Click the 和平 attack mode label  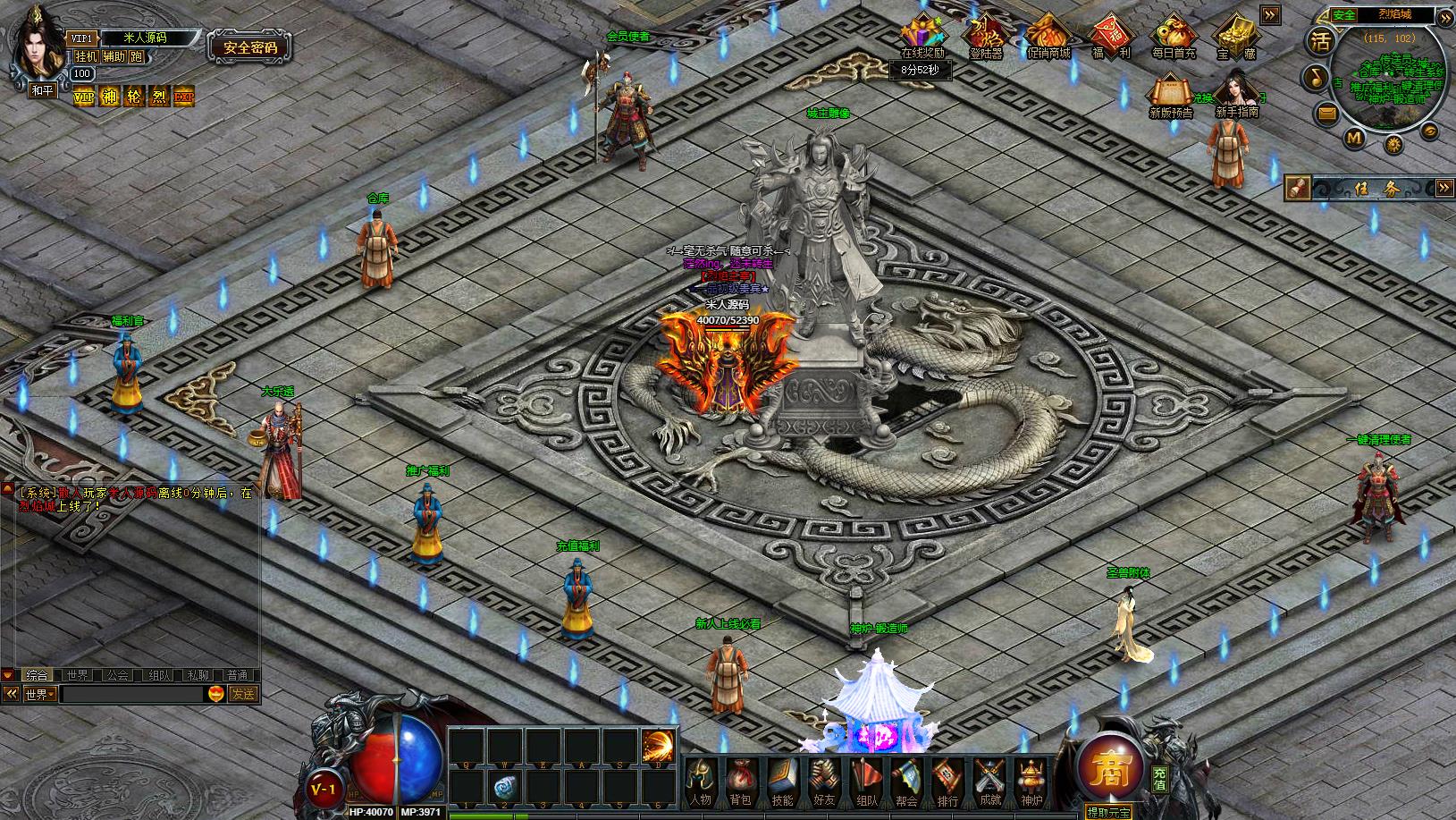(42, 89)
